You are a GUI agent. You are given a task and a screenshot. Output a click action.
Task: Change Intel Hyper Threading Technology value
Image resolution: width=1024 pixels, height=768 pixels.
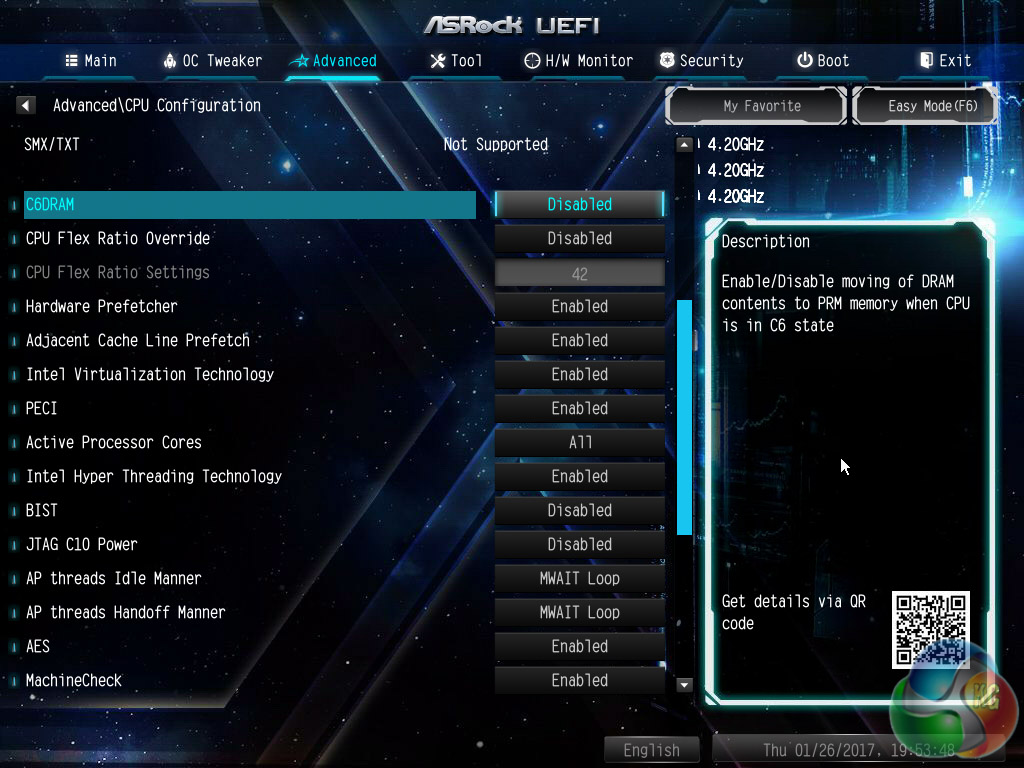[579, 477]
